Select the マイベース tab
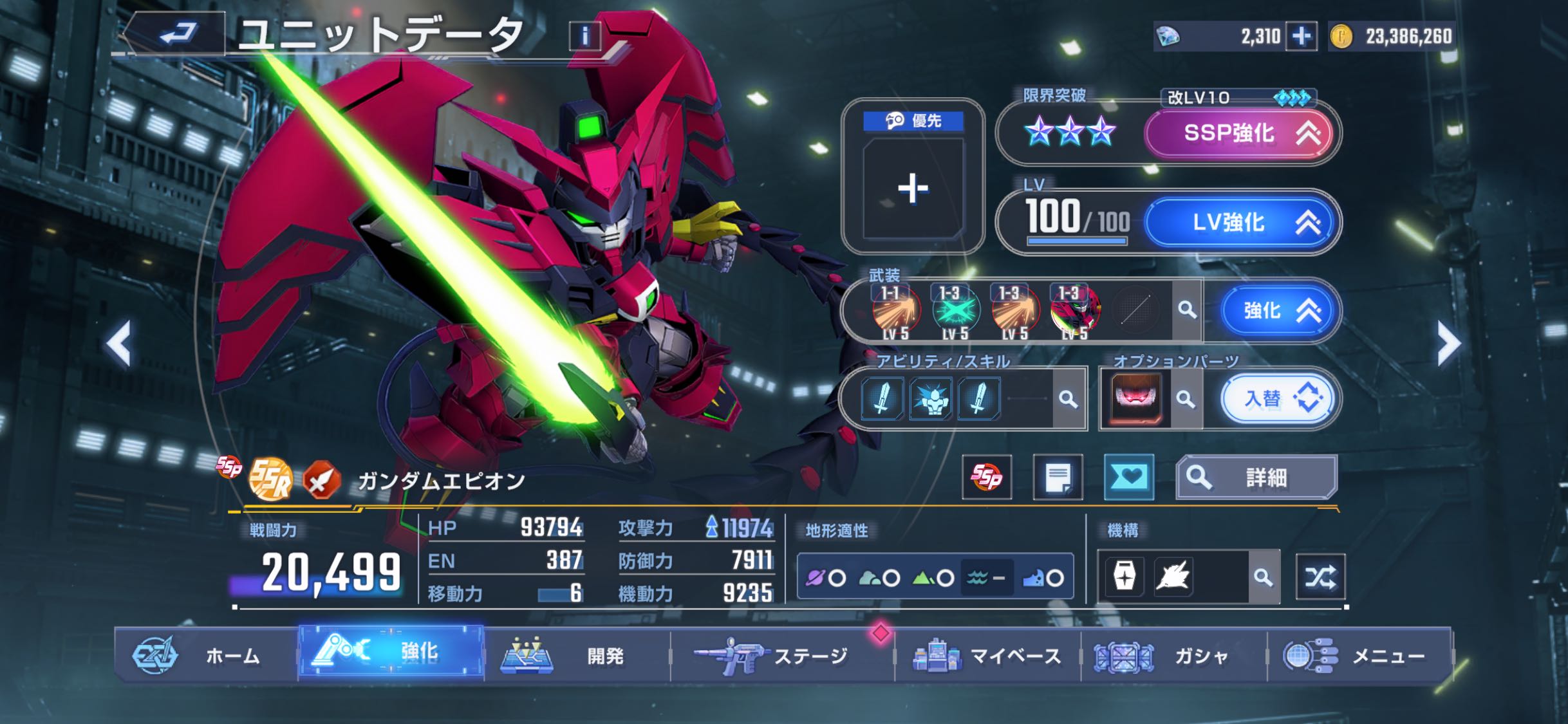Screen dimensions: 1568x724 click(987, 656)
